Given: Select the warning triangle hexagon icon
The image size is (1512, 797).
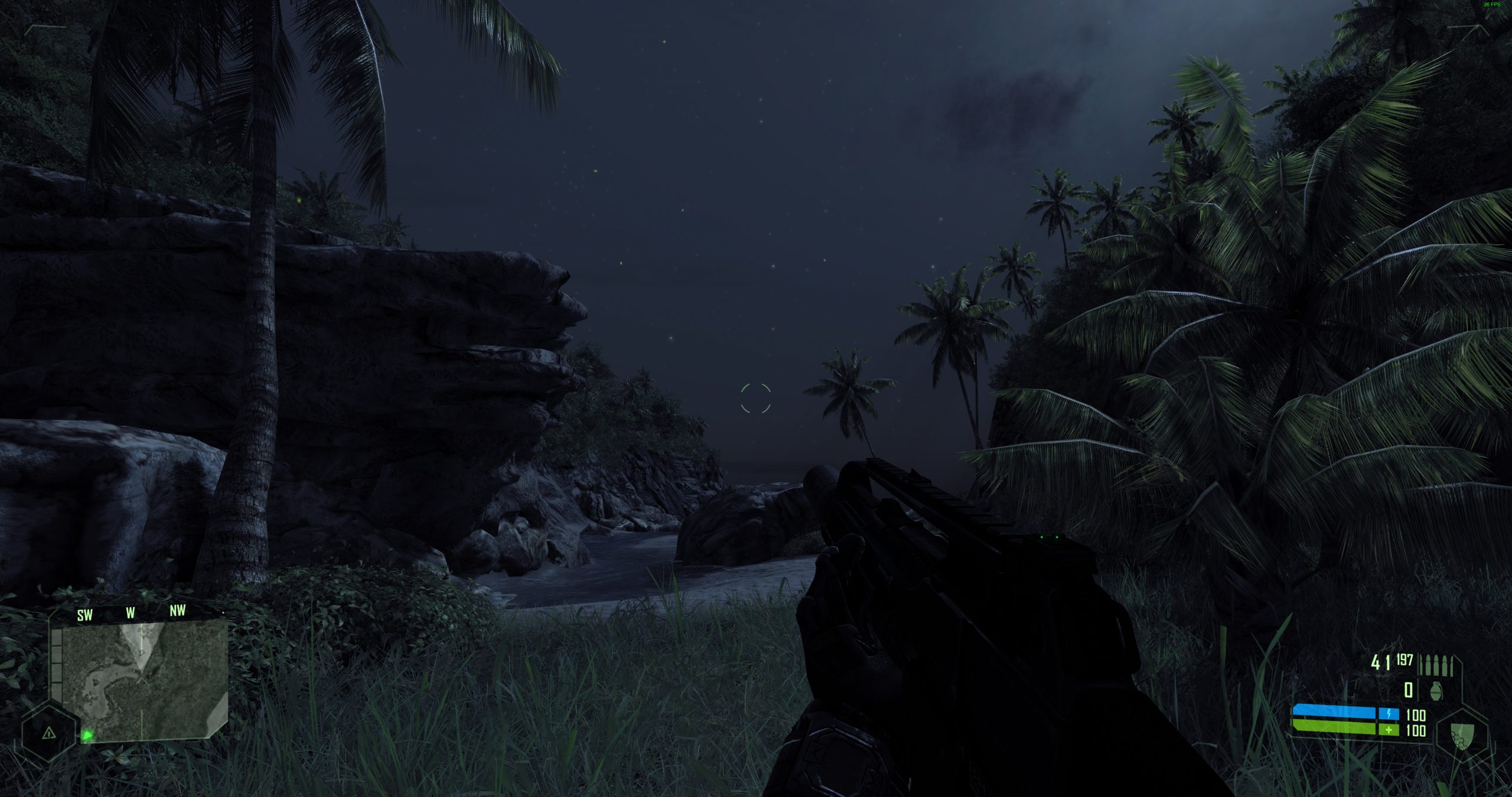Looking at the screenshot, I should point(49,733).
